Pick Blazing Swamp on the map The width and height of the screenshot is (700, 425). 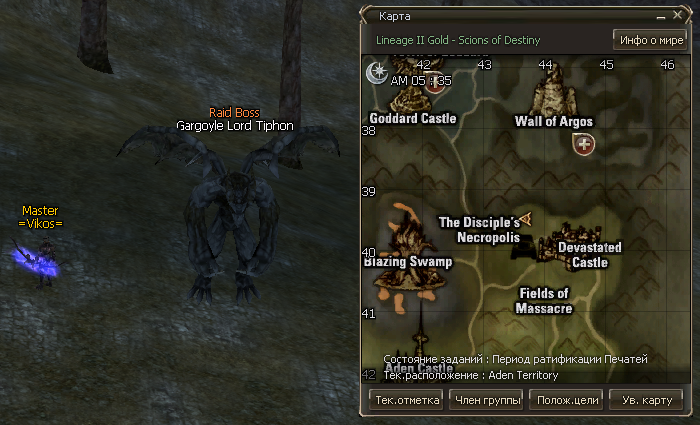click(x=407, y=261)
